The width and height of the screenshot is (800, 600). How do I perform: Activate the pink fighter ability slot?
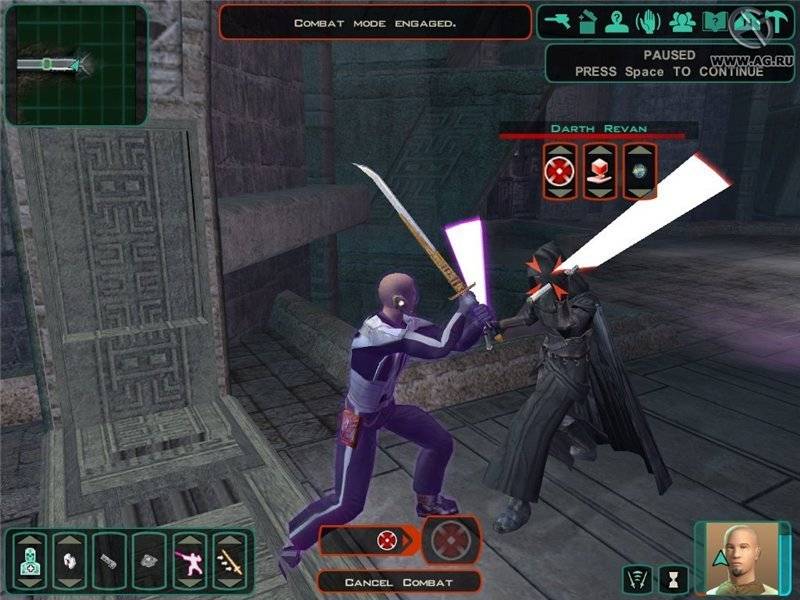coord(190,561)
